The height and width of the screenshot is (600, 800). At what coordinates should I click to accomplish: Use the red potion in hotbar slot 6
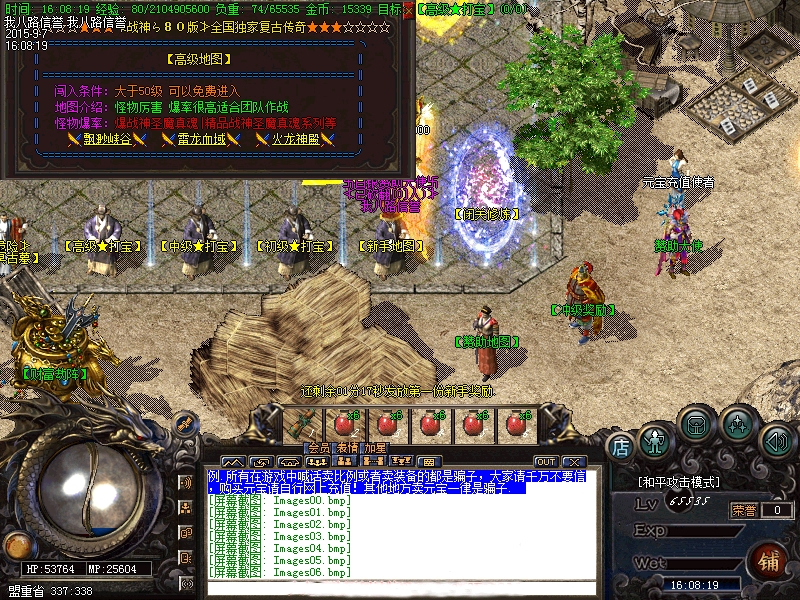tap(516, 423)
